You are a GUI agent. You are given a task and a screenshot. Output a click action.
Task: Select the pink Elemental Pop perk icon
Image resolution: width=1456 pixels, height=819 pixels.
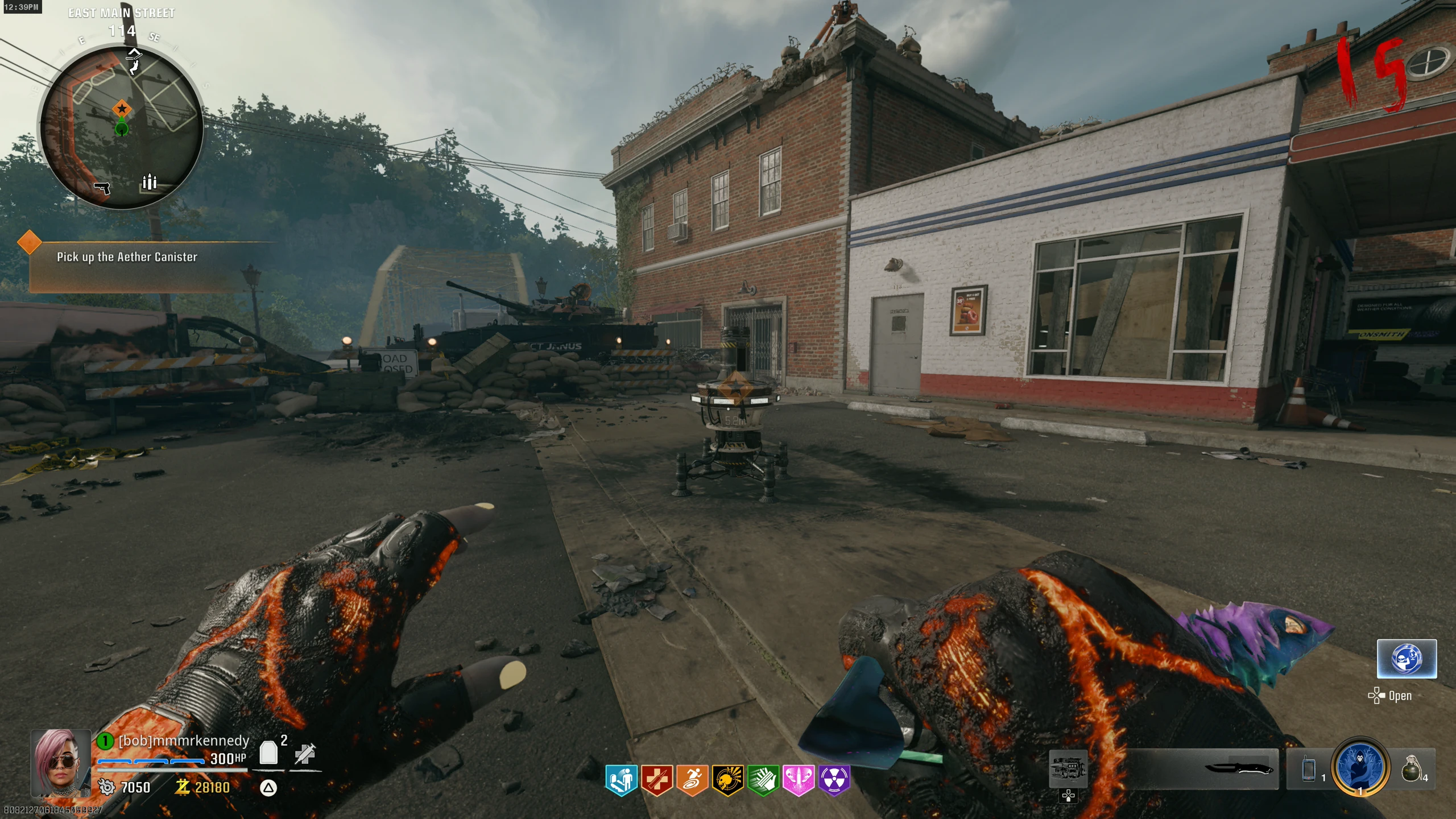pyautogui.click(x=799, y=780)
